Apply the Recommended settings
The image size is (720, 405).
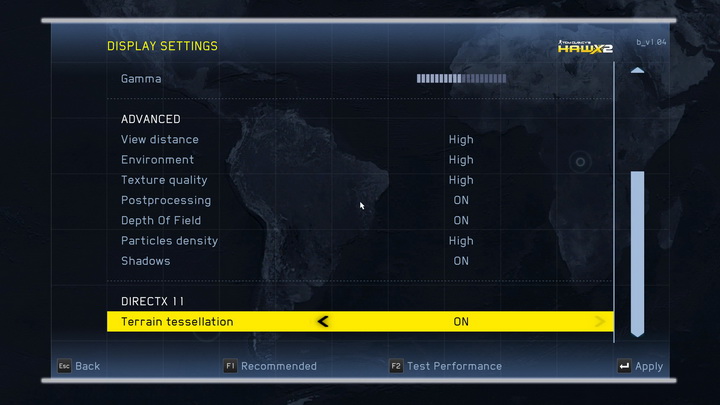270,366
